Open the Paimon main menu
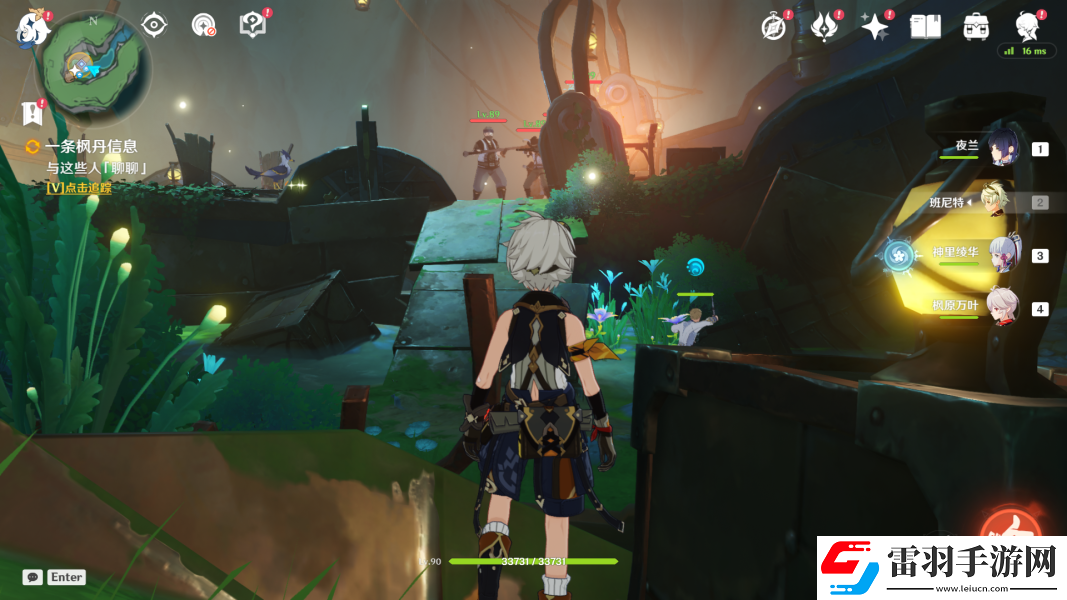The width and height of the screenshot is (1067, 600). tap(30, 28)
